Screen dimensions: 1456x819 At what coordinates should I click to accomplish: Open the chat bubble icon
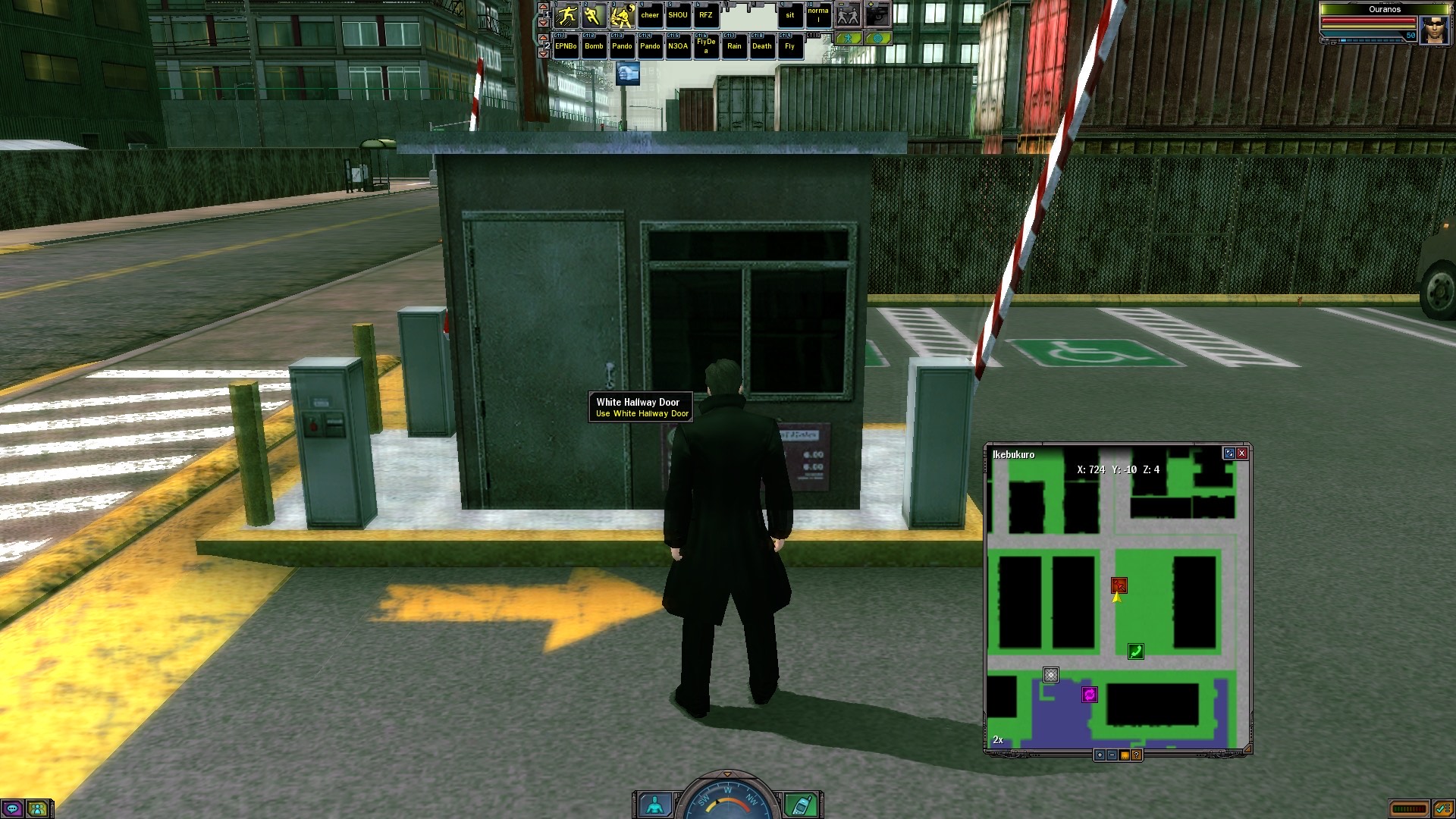(13, 809)
